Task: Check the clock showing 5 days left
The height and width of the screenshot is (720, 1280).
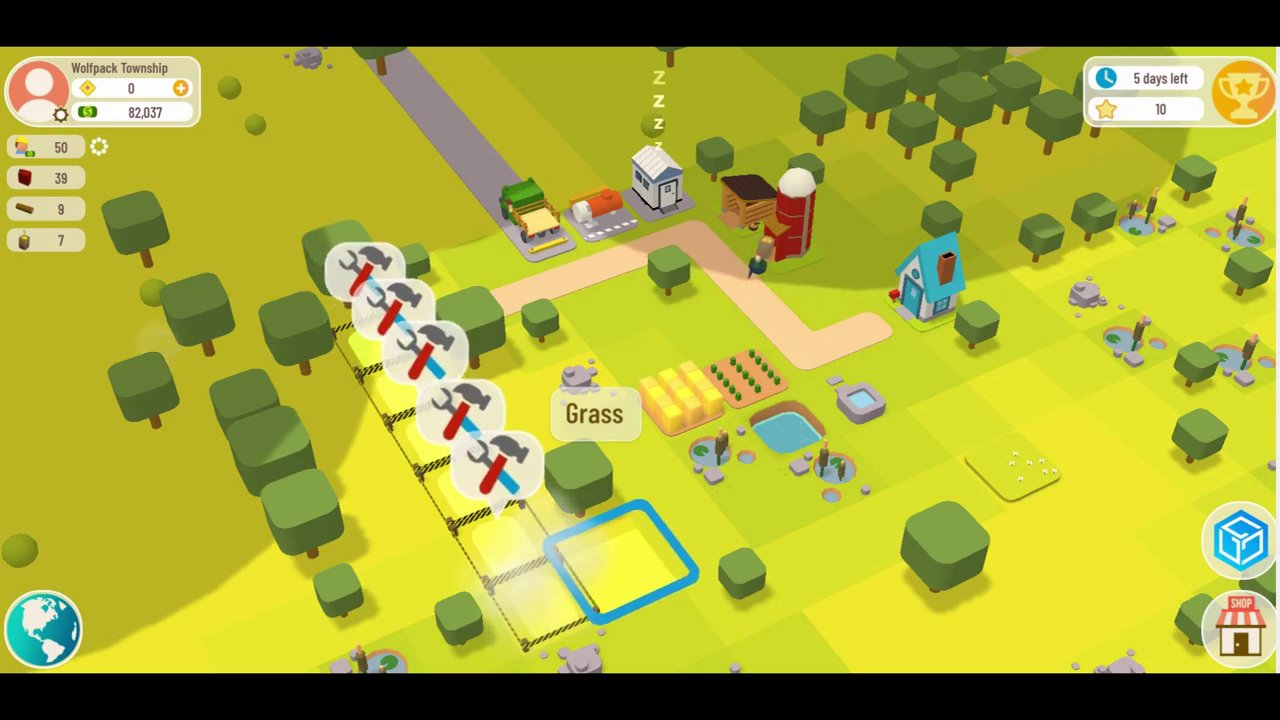Action: [x=1144, y=78]
